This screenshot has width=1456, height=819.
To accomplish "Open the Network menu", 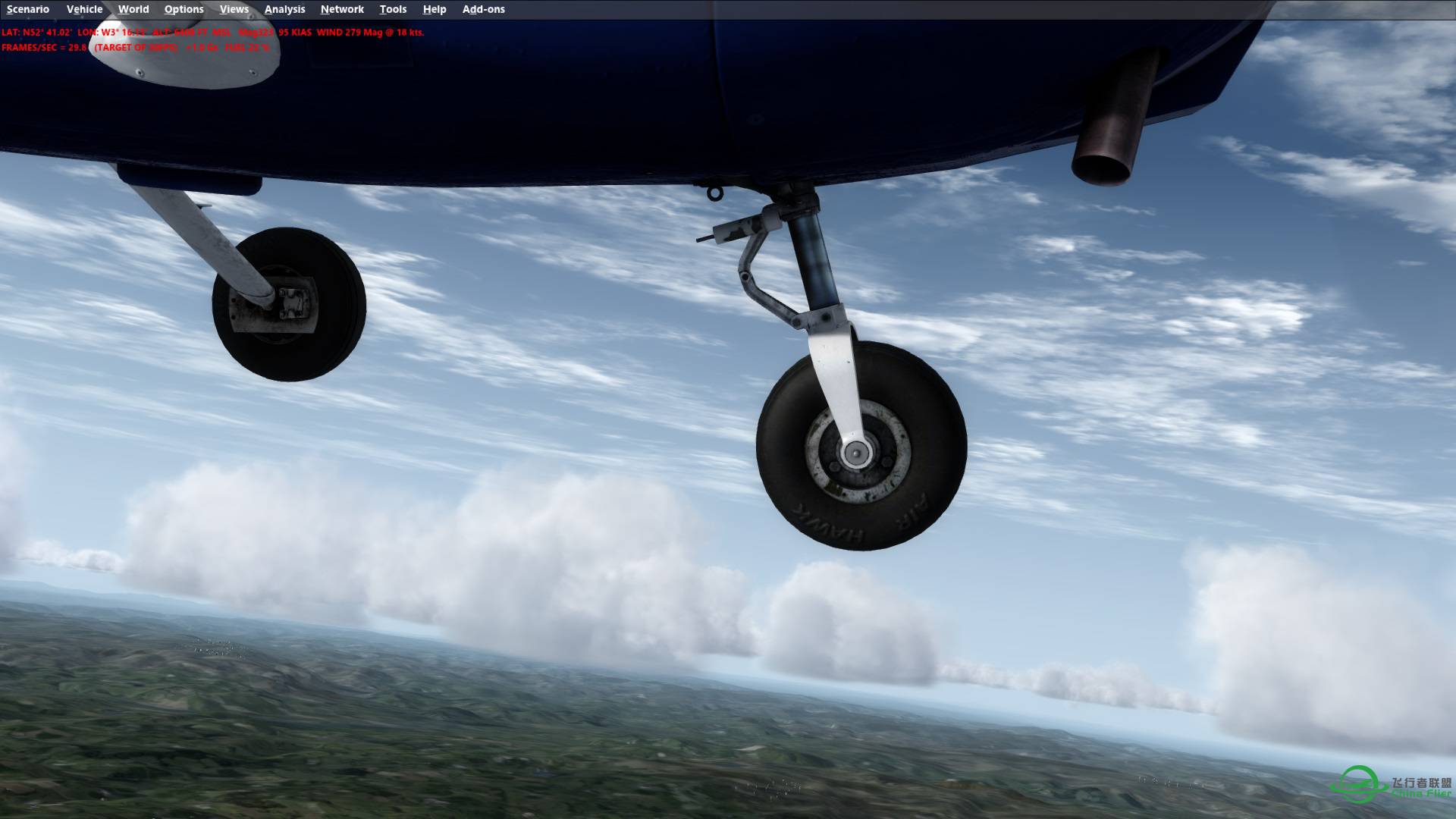I will (x=341, y=9).
